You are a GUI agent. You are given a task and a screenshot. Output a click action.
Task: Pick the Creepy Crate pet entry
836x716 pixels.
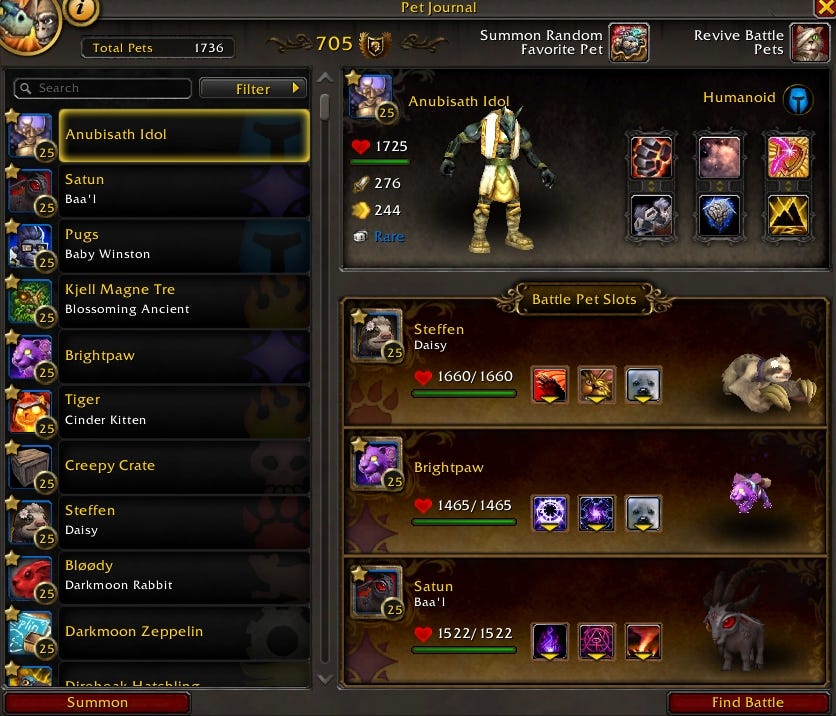pos(184,465)
